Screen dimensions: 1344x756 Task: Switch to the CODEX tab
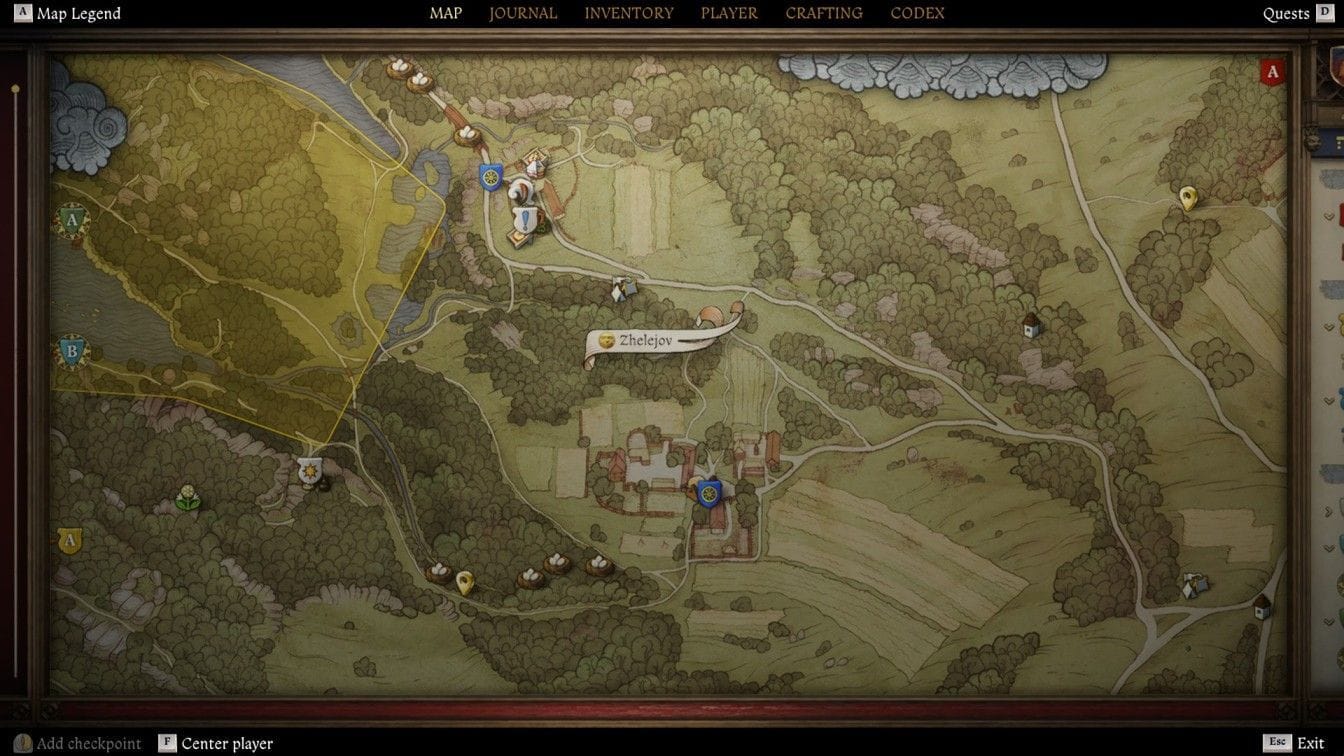coord(917,13)
